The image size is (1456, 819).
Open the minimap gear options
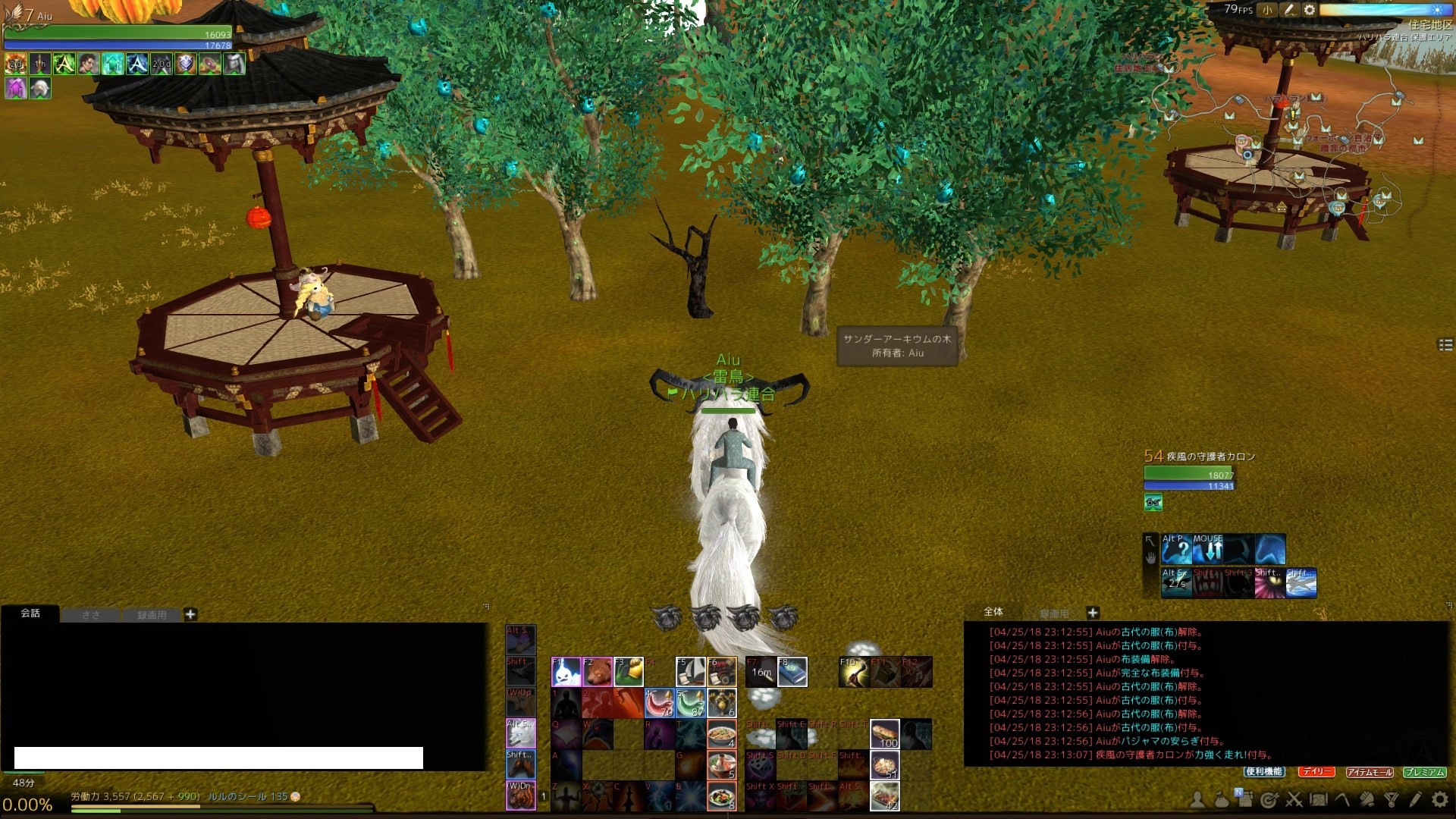[1310, 10]
